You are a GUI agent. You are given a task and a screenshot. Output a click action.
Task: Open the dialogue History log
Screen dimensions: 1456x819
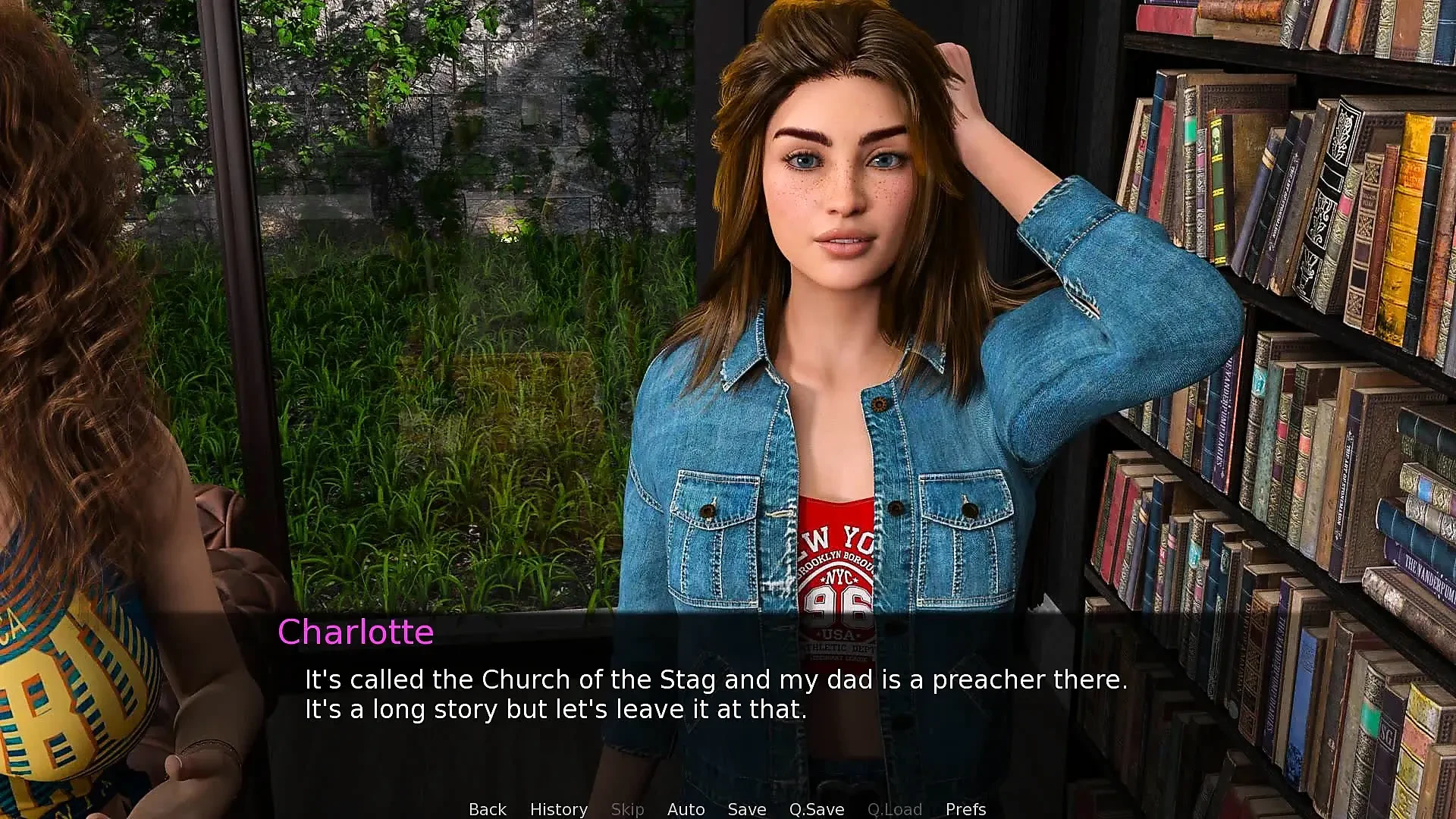[558, 809]
